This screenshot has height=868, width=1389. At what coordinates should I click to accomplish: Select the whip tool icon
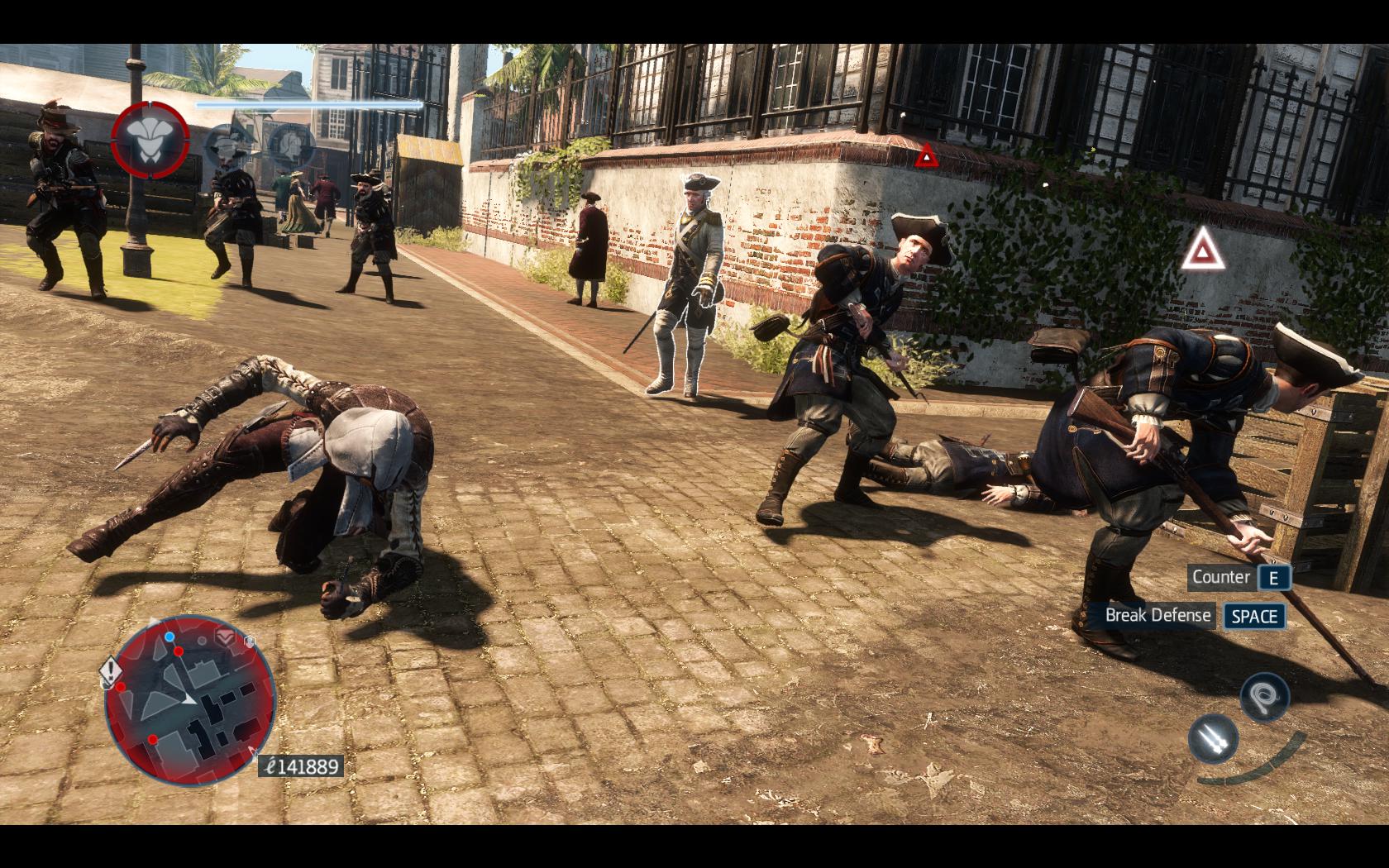(x=1264, y=695)
